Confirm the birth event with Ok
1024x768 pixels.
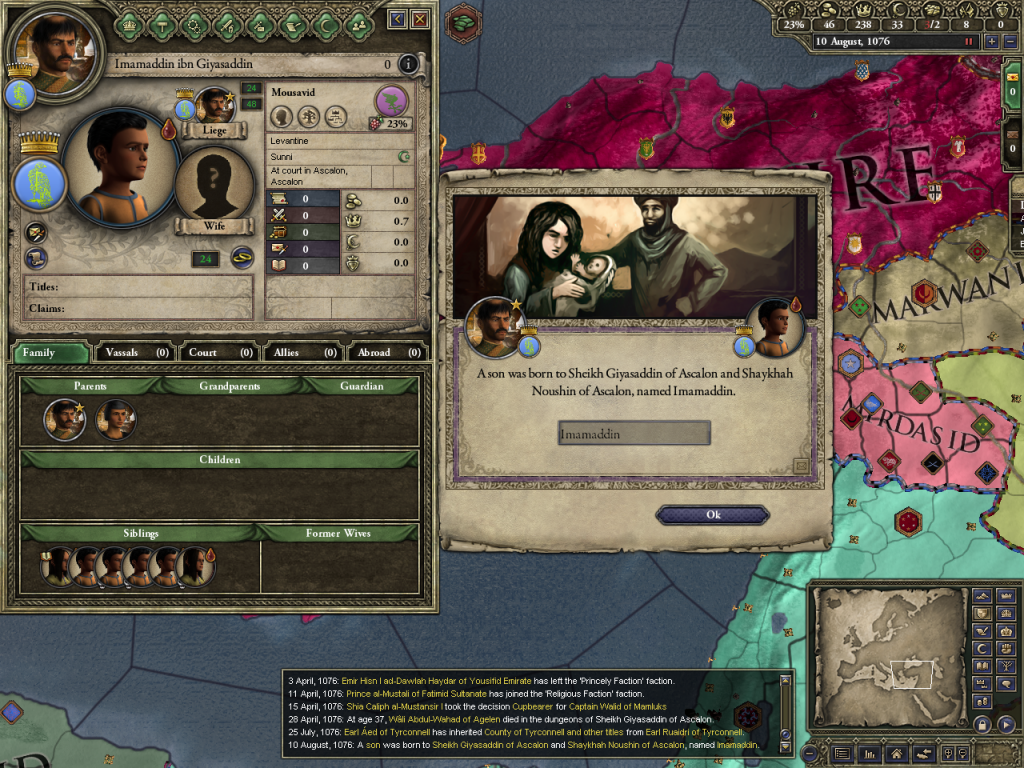[712, 515]
